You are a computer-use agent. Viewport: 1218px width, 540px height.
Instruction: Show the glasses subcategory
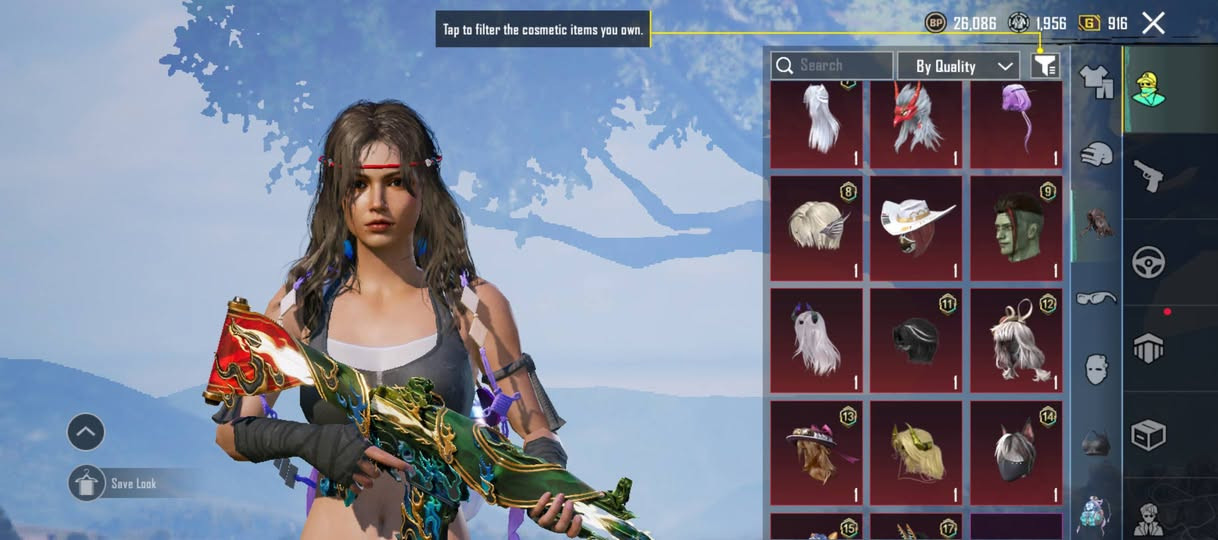1096,298
